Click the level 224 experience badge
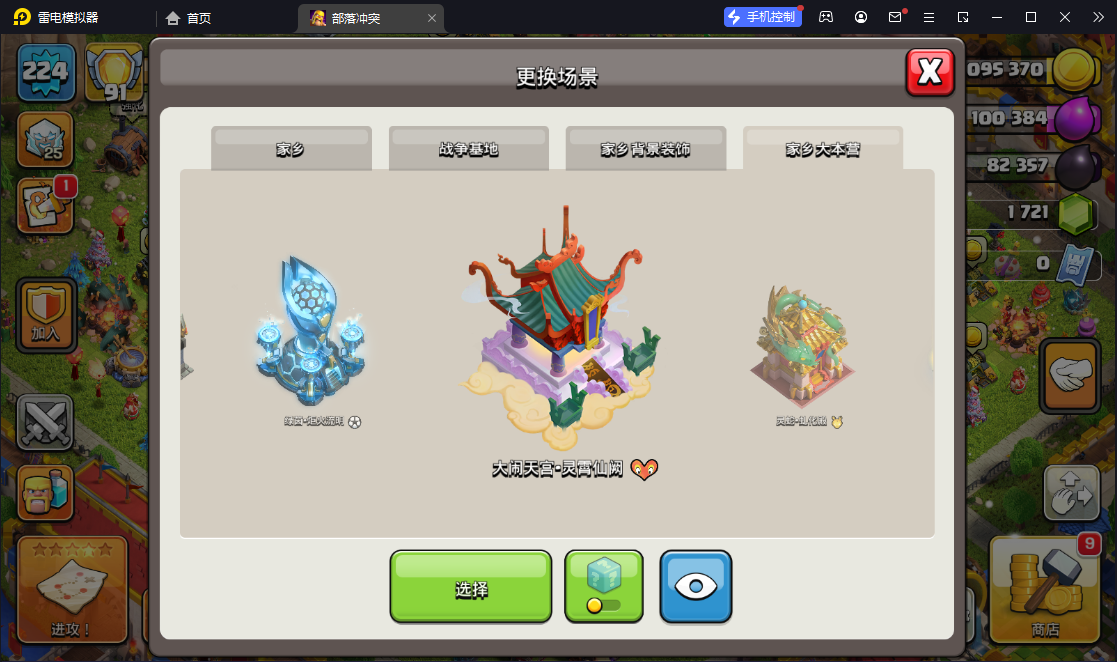1117x662 pixels. click(x=44, y=72)
